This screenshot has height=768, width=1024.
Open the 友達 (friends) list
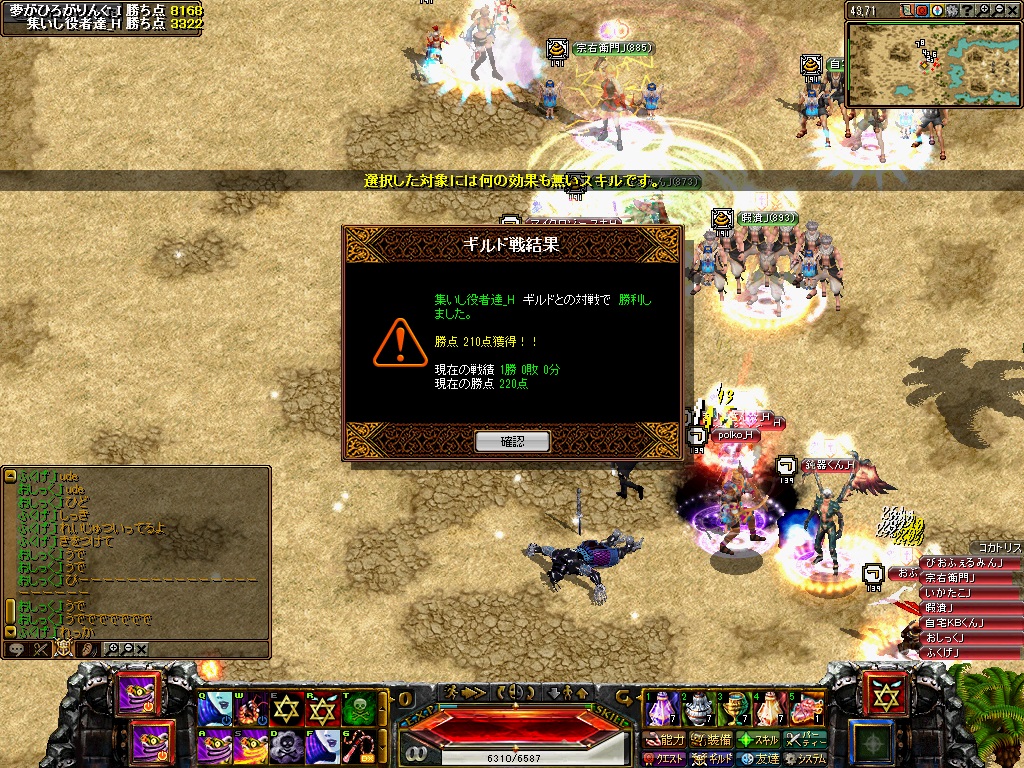pos(759,759)
